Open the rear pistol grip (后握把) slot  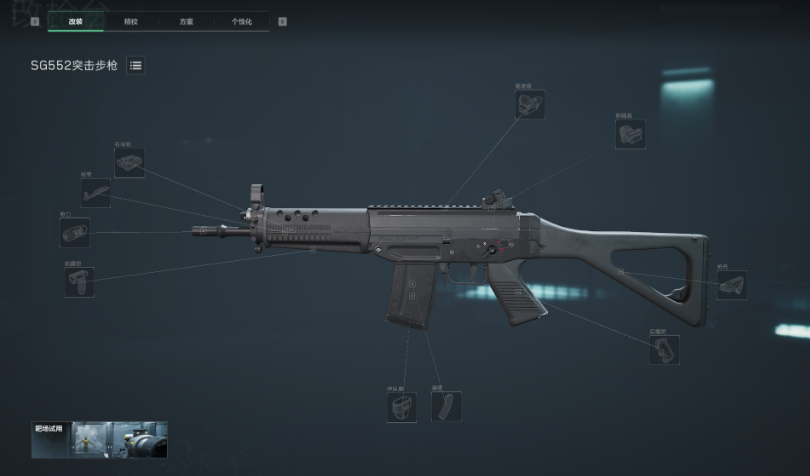(664, 349)
